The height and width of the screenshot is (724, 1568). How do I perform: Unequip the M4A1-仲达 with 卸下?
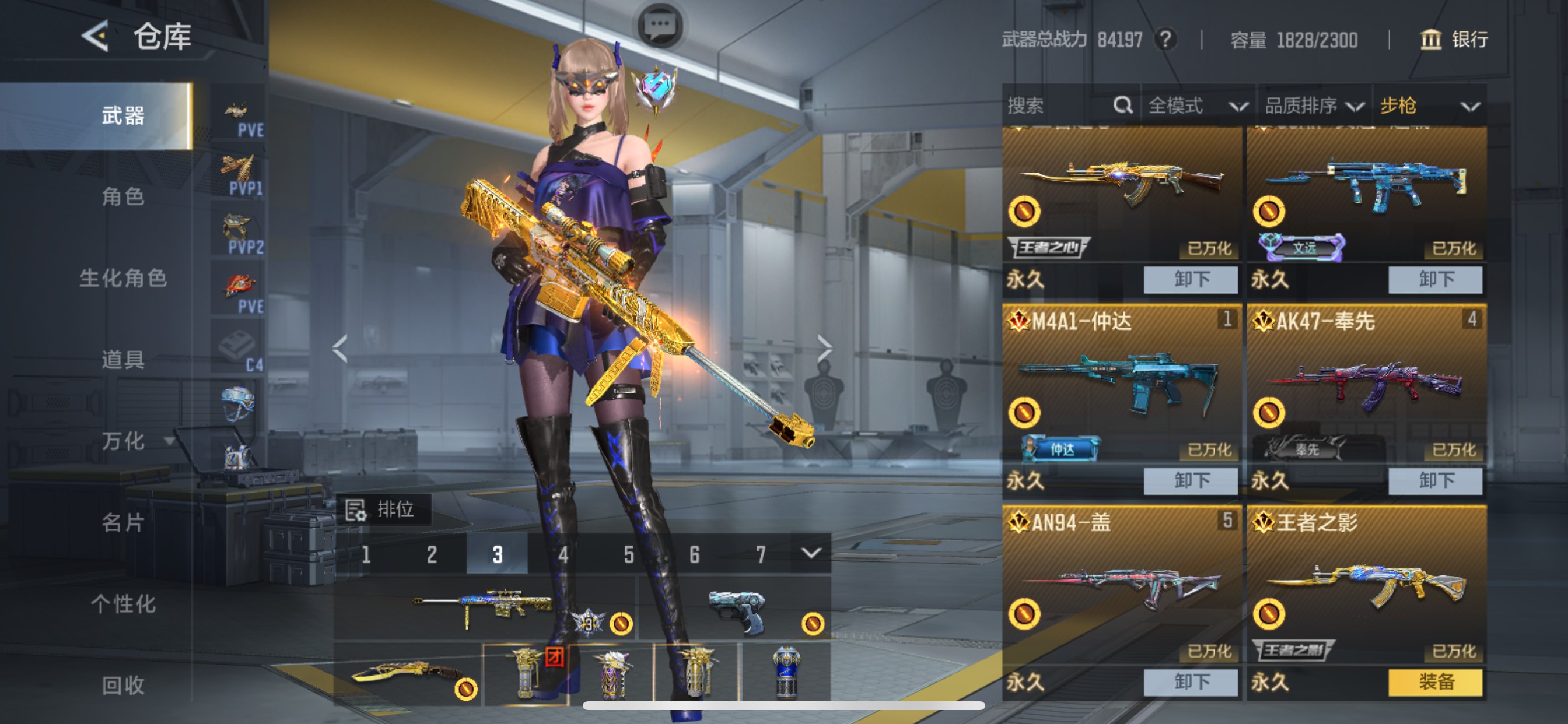pos(1190,481)
